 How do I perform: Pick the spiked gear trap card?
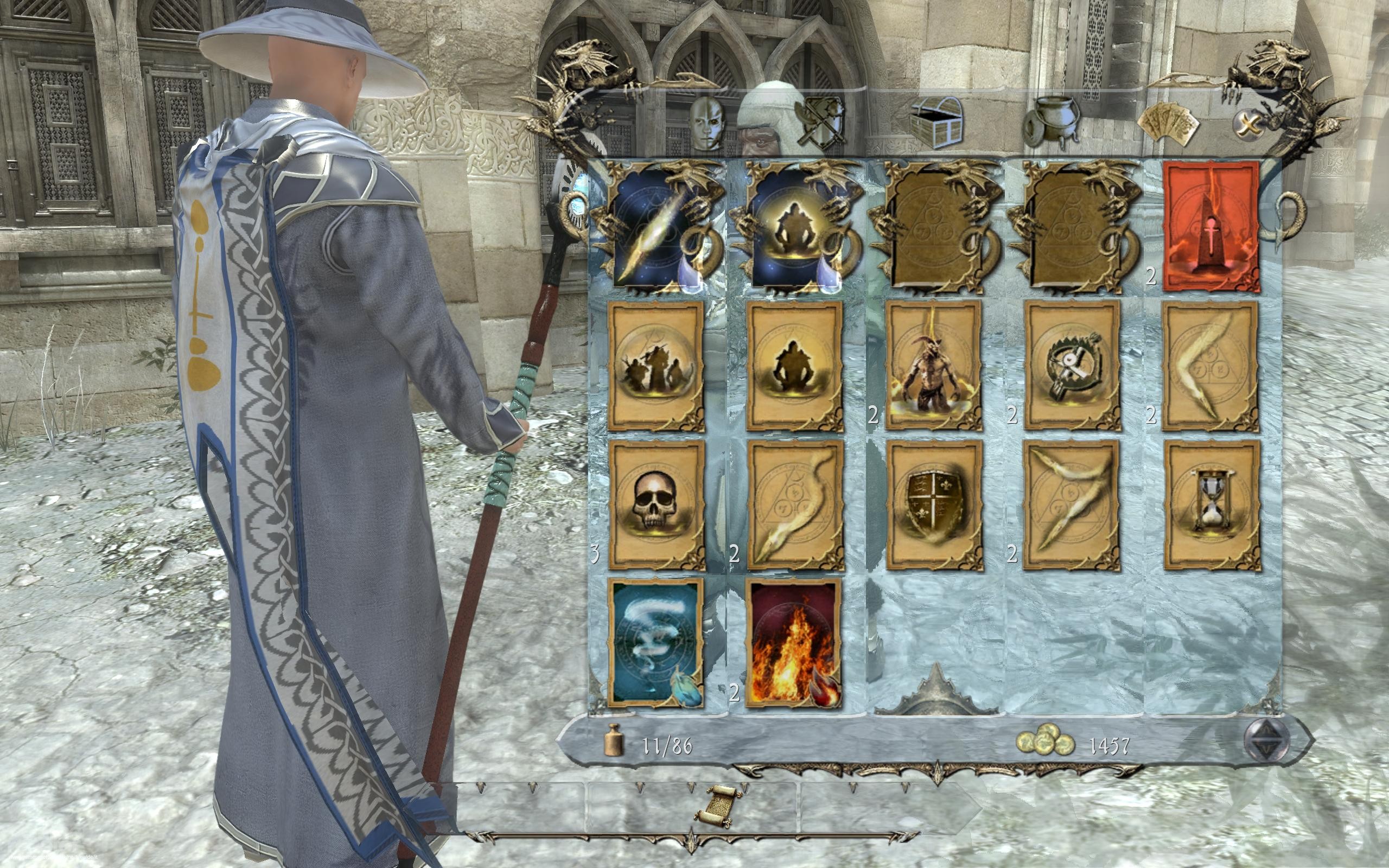pyautogui.click(x=1072, y=366)
